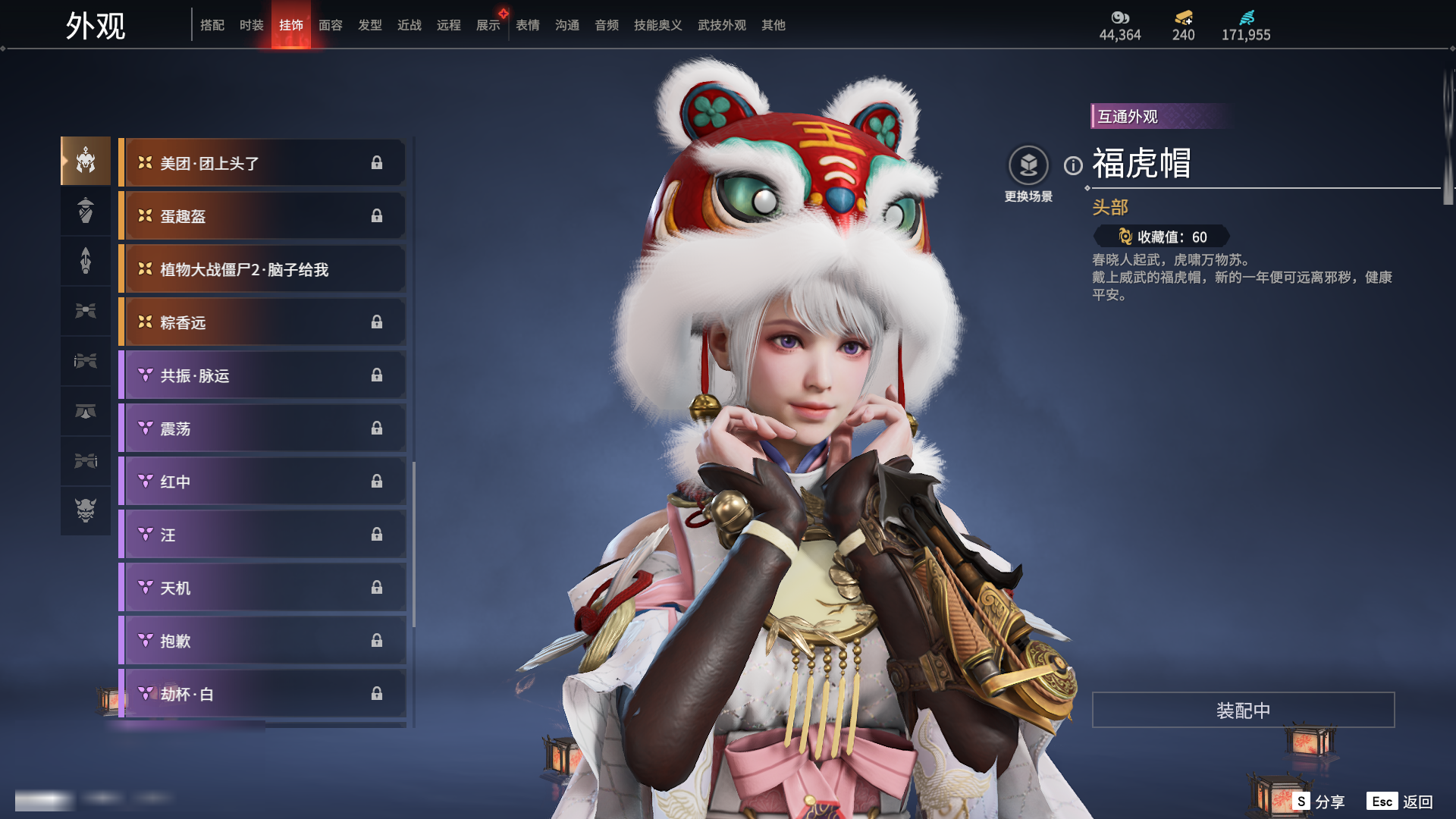Select the 红中 accessory row
1456x819 pixels.
pos(262,482)
